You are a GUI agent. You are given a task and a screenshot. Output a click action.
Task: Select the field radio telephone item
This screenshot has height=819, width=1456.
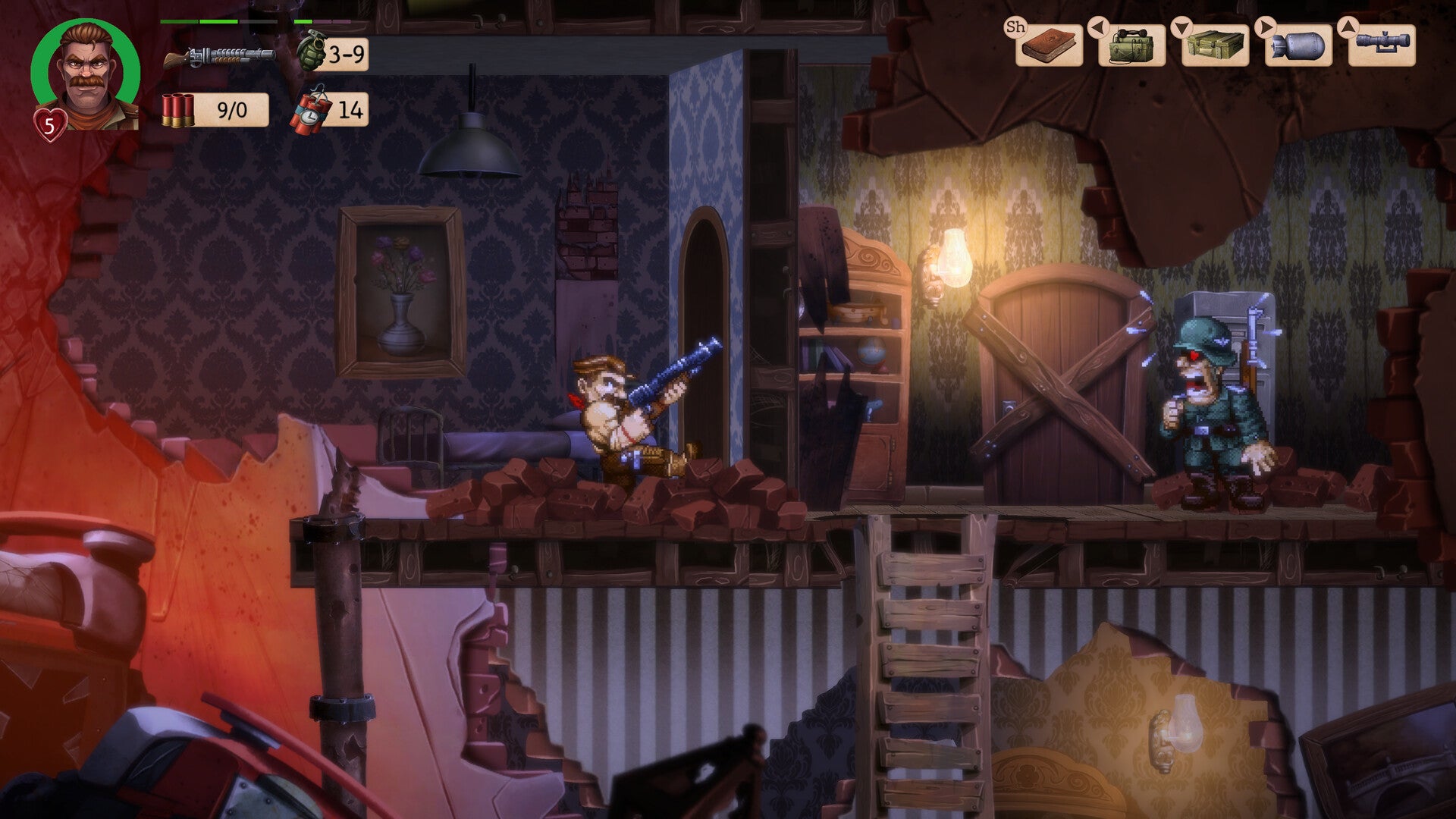(1131, 46)
